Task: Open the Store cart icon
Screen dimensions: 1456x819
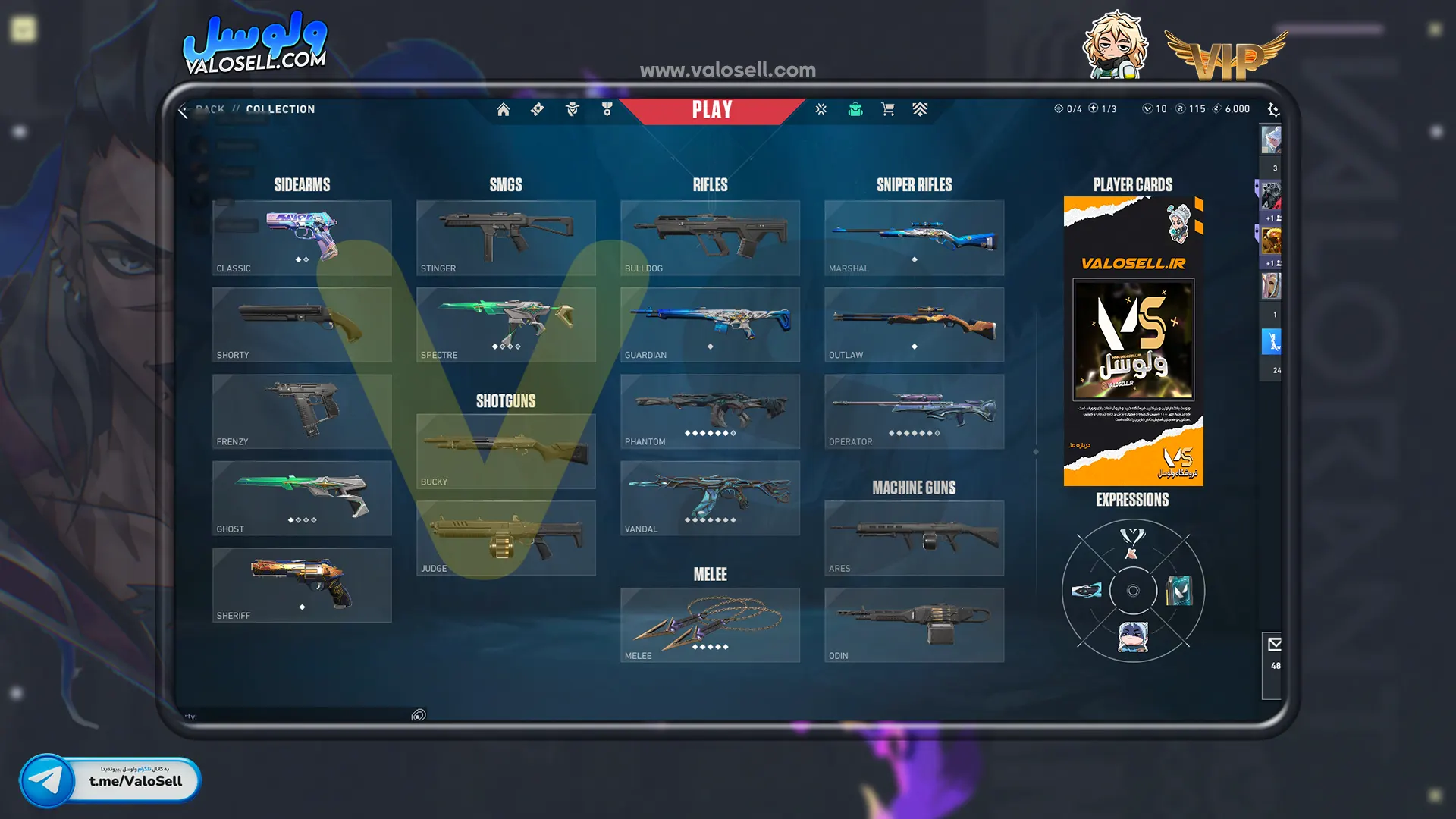Action: click(x=887, y=110)
